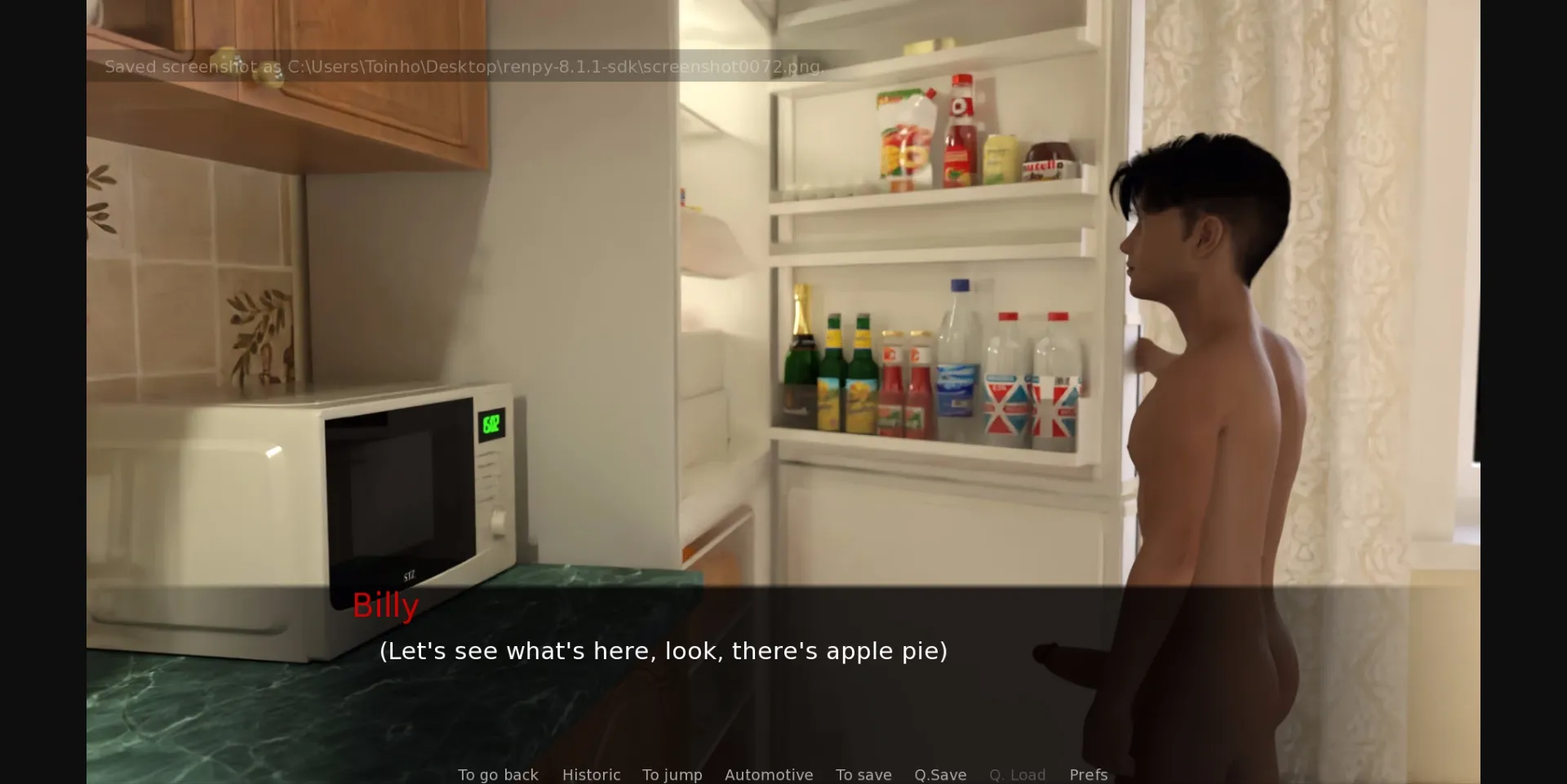This screenshot has width=1567, height=784.
Task: Open the "To save" screen
Action: 863,775
